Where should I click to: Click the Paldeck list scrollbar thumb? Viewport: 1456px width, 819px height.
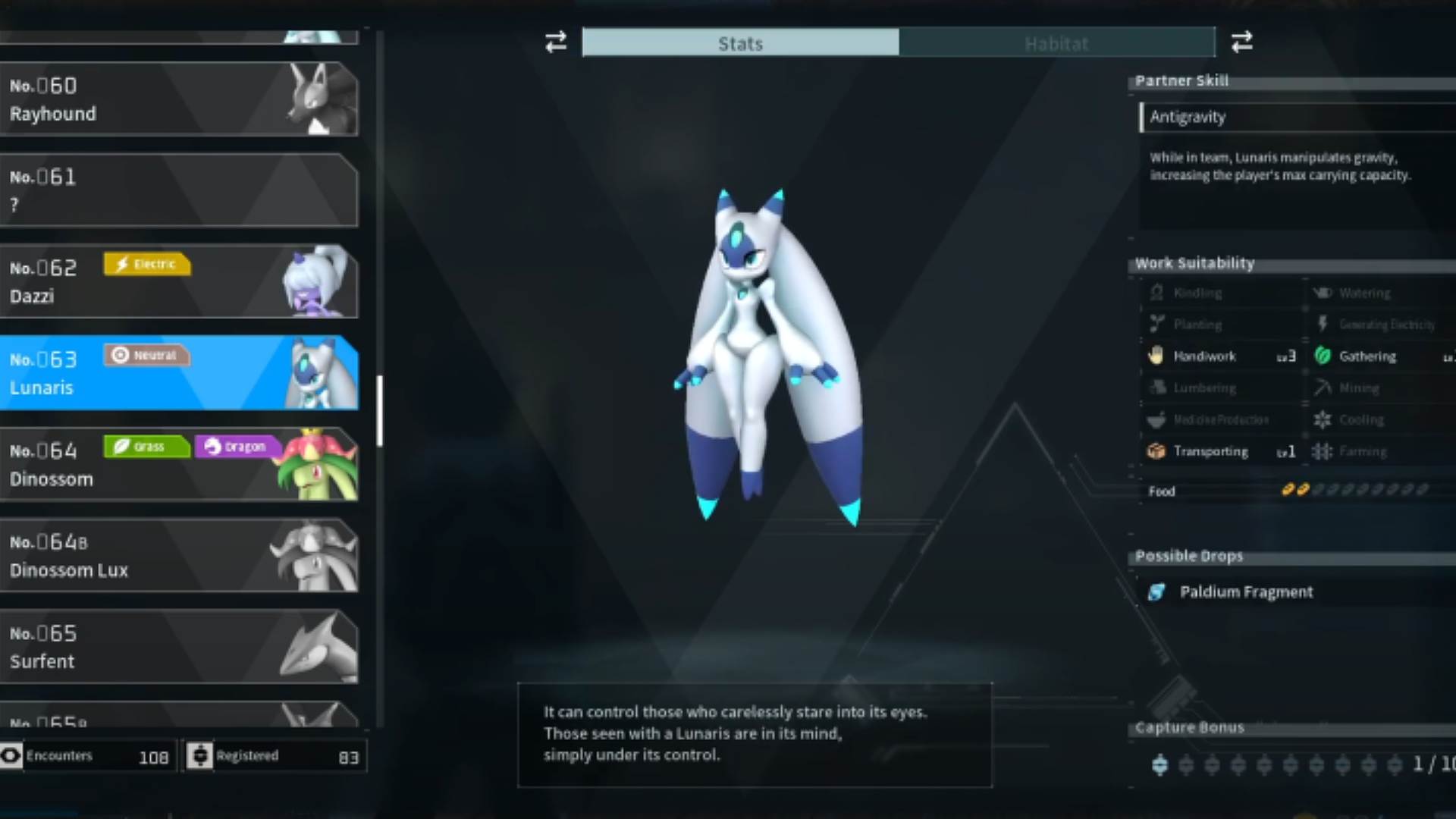tap(379, 410)
